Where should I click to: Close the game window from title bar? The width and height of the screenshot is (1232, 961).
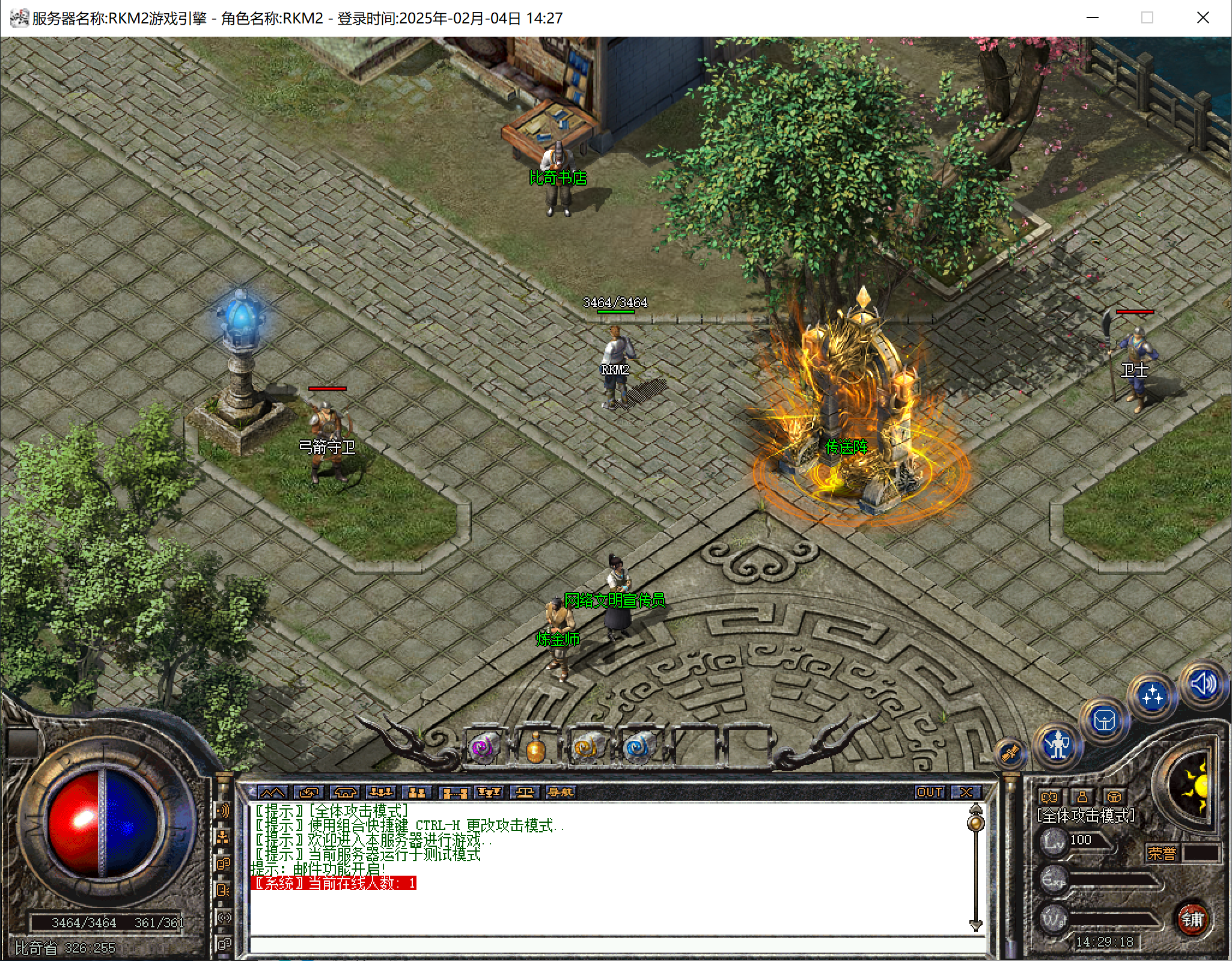[1203, 18]
